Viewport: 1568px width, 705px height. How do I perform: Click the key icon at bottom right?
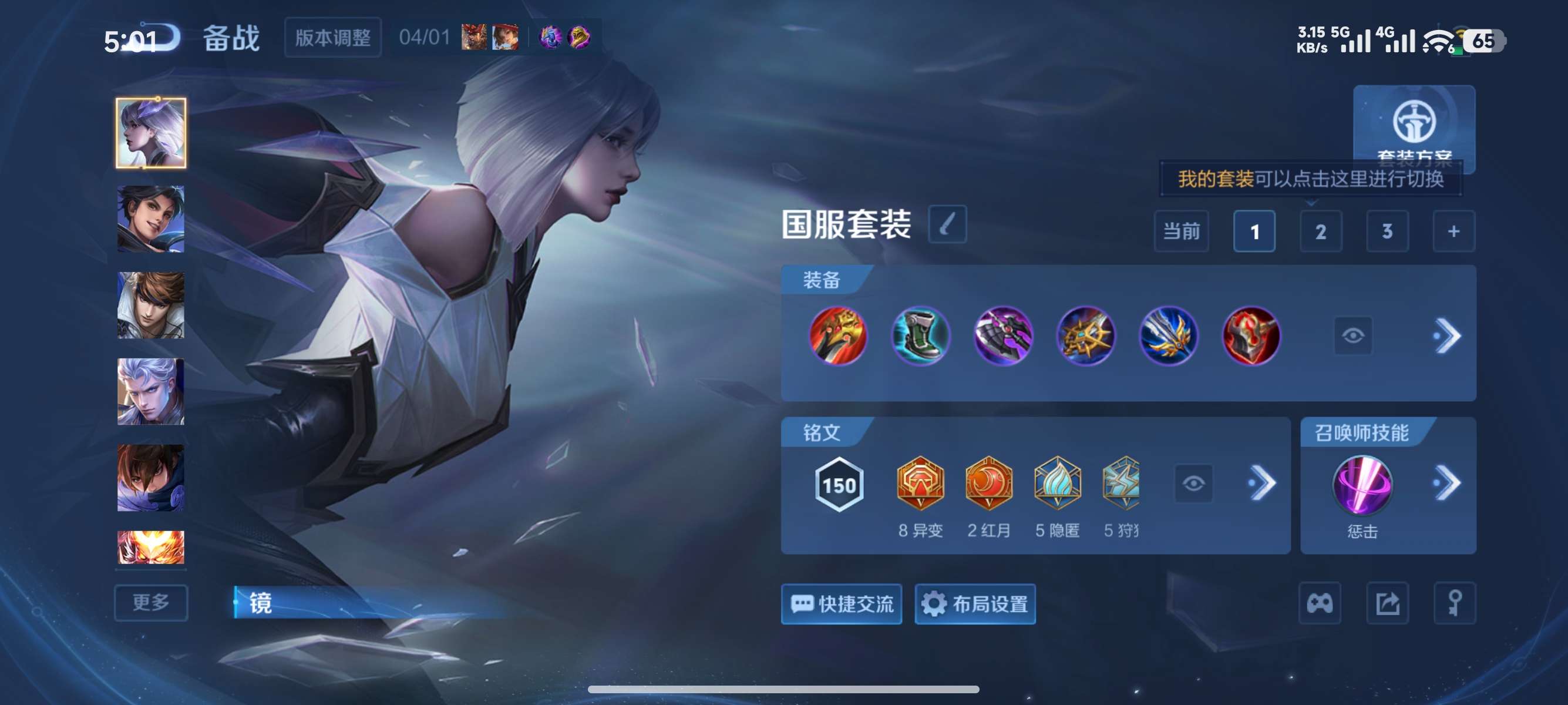click(1455, 603)
